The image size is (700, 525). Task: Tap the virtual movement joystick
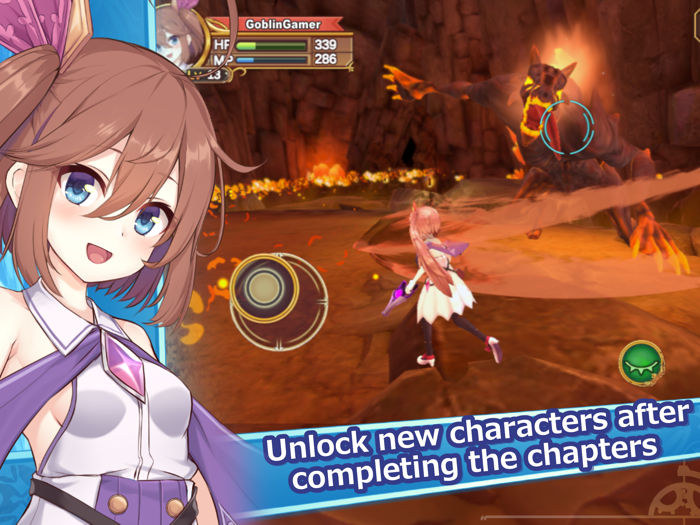(x=264, y=290)
